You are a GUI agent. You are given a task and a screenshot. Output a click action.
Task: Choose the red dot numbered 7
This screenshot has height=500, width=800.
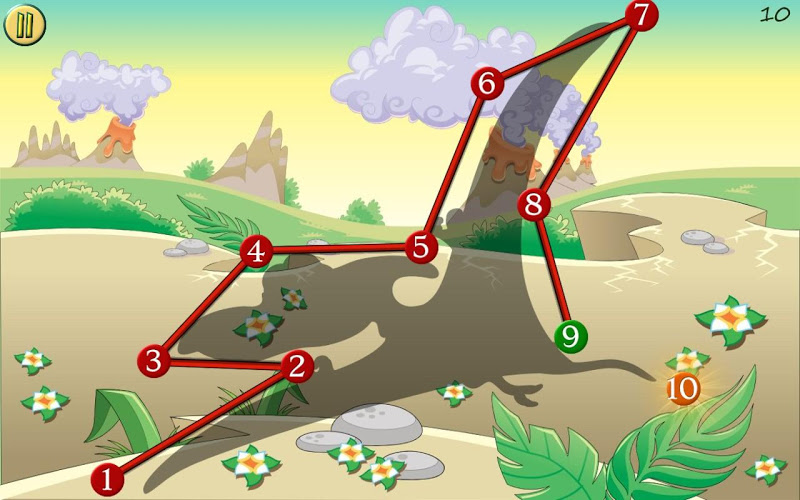tap(642, 15)
